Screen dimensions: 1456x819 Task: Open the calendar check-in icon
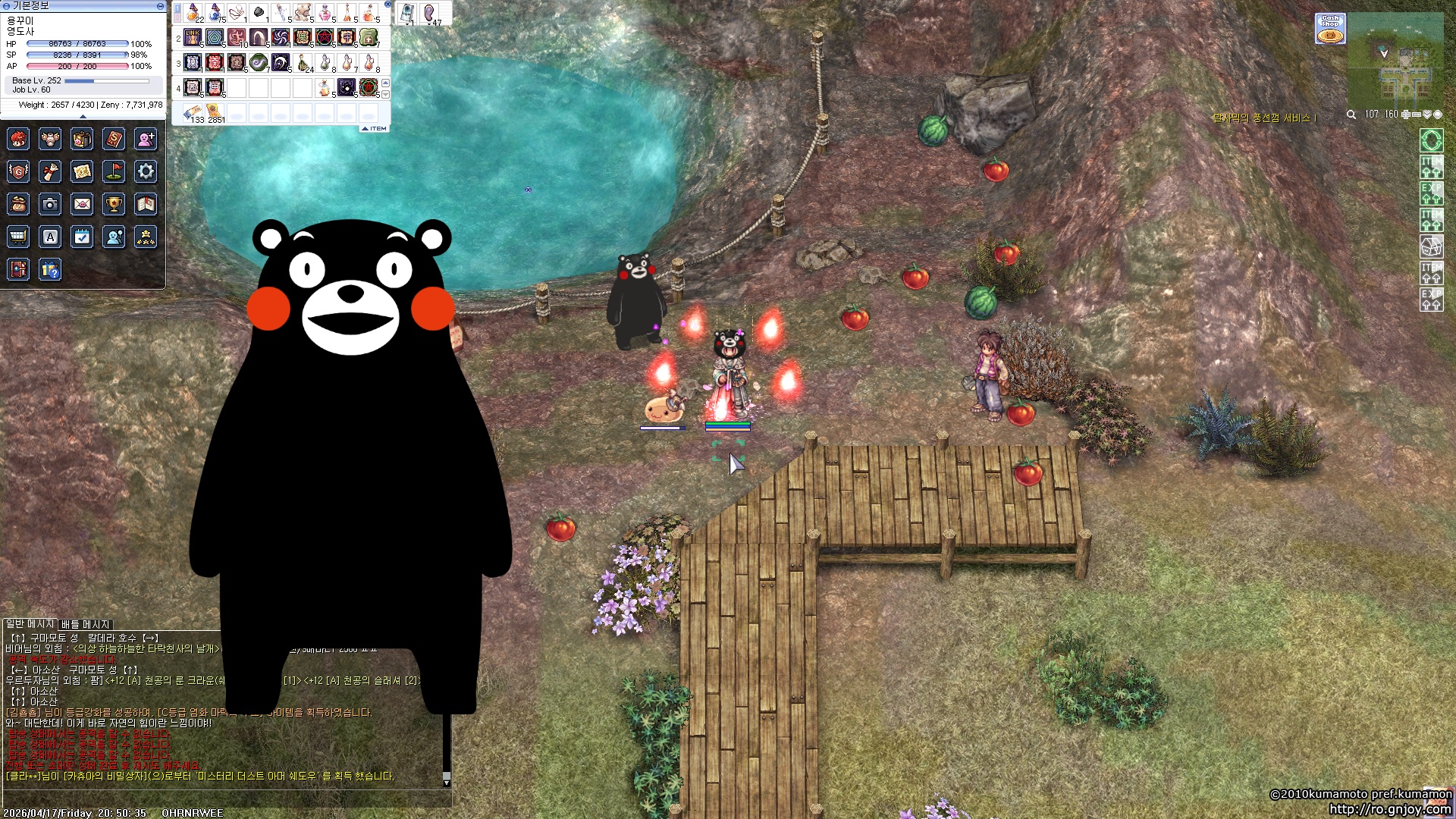pos(82,237)
